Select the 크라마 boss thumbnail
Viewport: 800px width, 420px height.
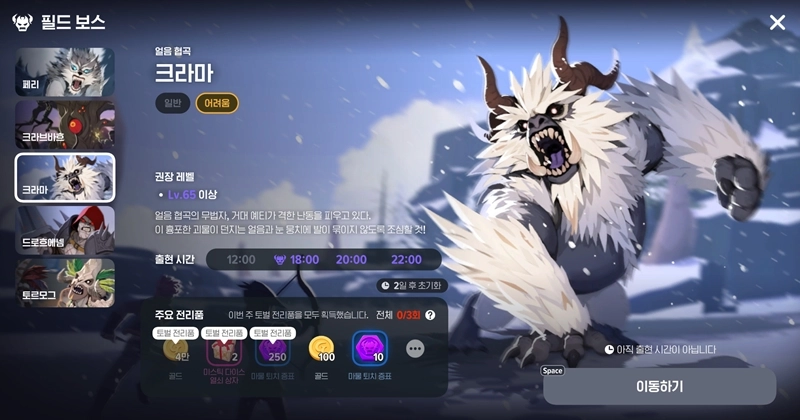coord(65,177)
